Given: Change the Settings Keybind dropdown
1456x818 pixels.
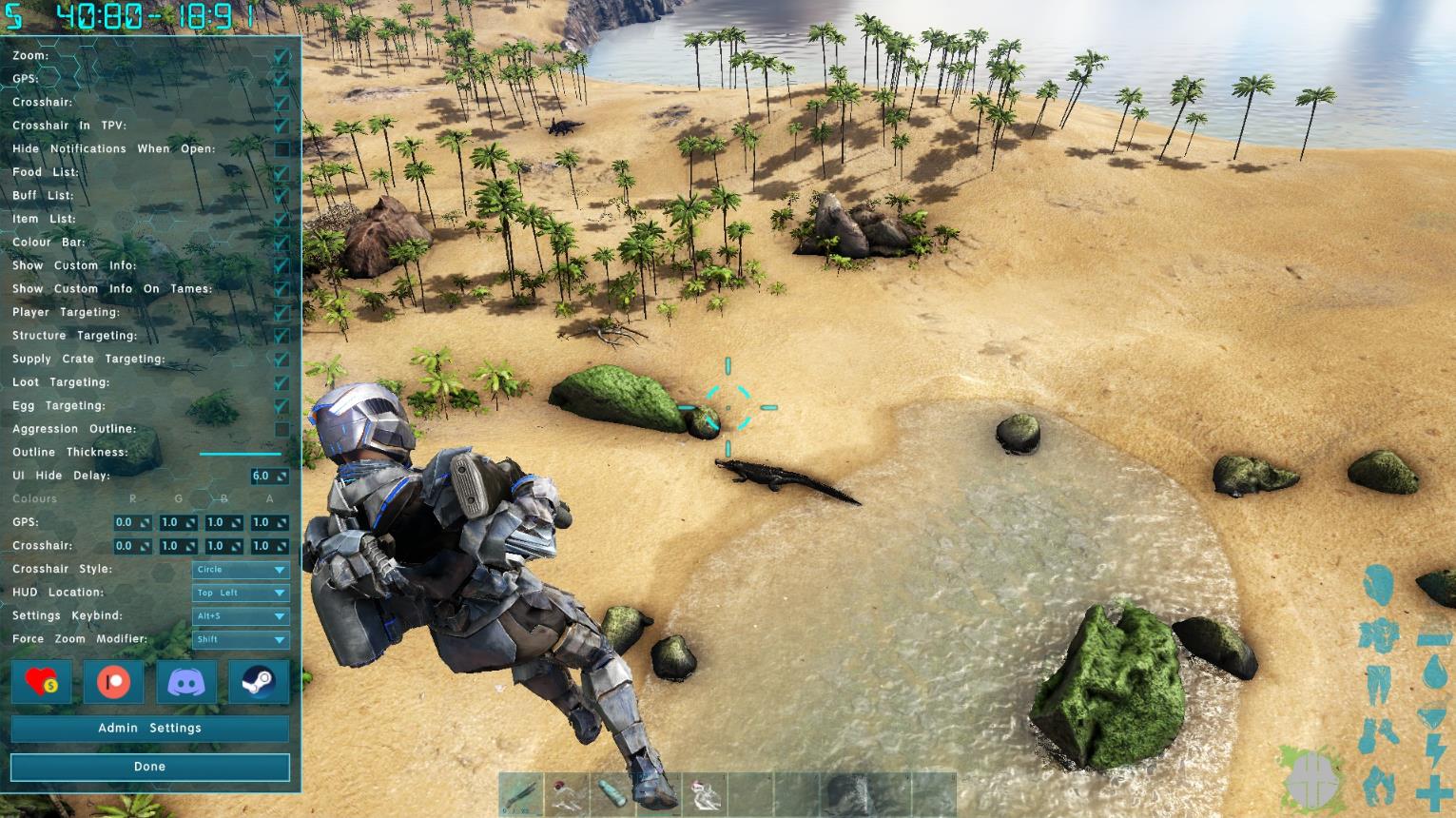Looking at the screenshot, I should pyautogui.click(x=241, y=616).
